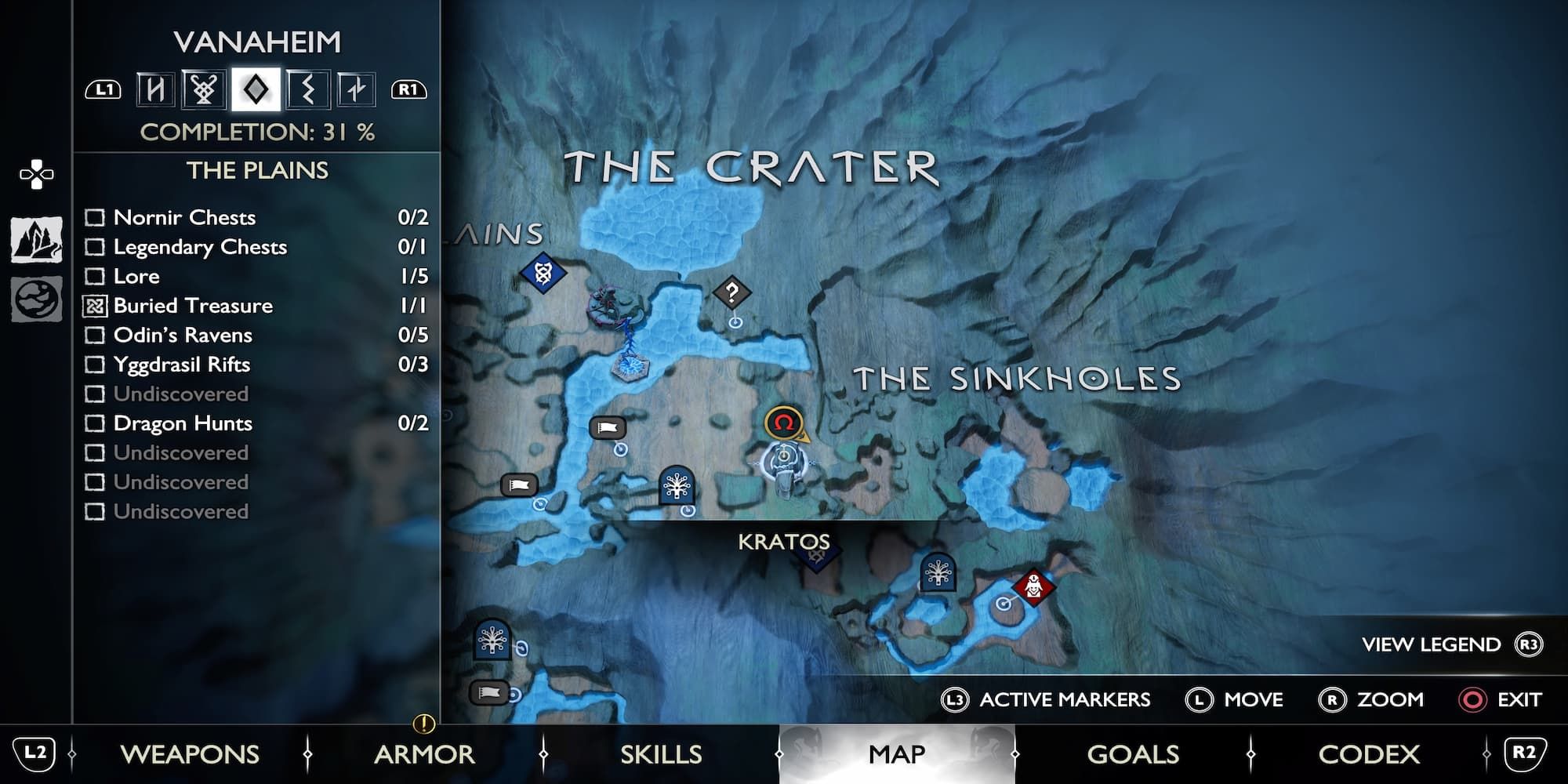This screenshot has width=1568, height=784.
Task: Select Kratos's red omega player marker
Action: tap(783, 423)
